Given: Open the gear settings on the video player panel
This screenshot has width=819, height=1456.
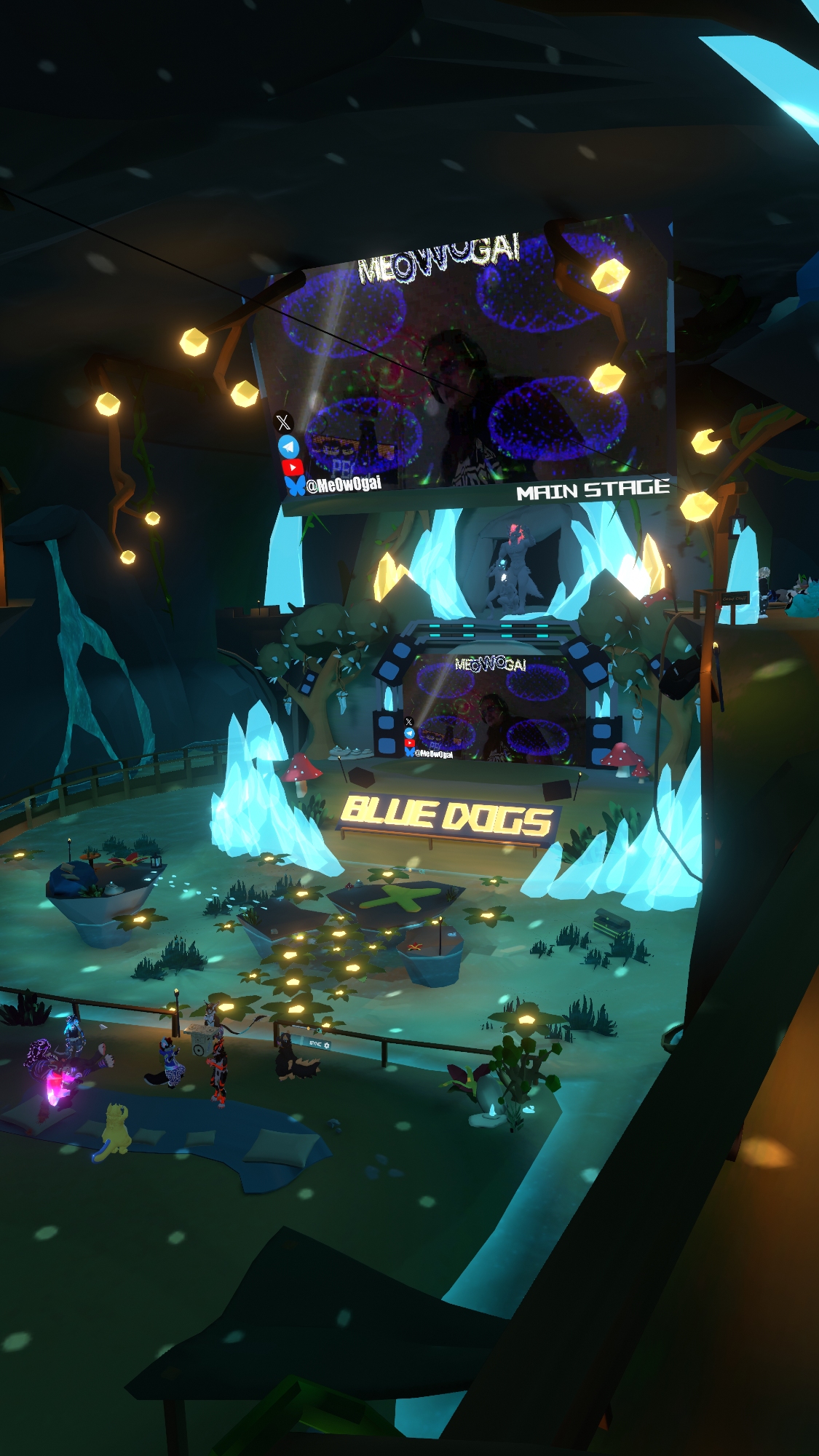Looking at the screenshot, I should (327, 1045).
